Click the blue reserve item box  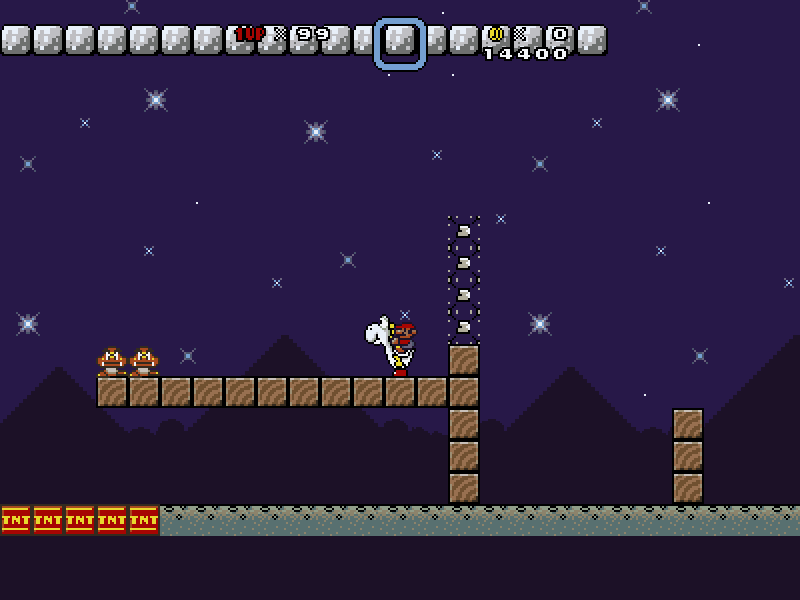(x=400, y=43)
